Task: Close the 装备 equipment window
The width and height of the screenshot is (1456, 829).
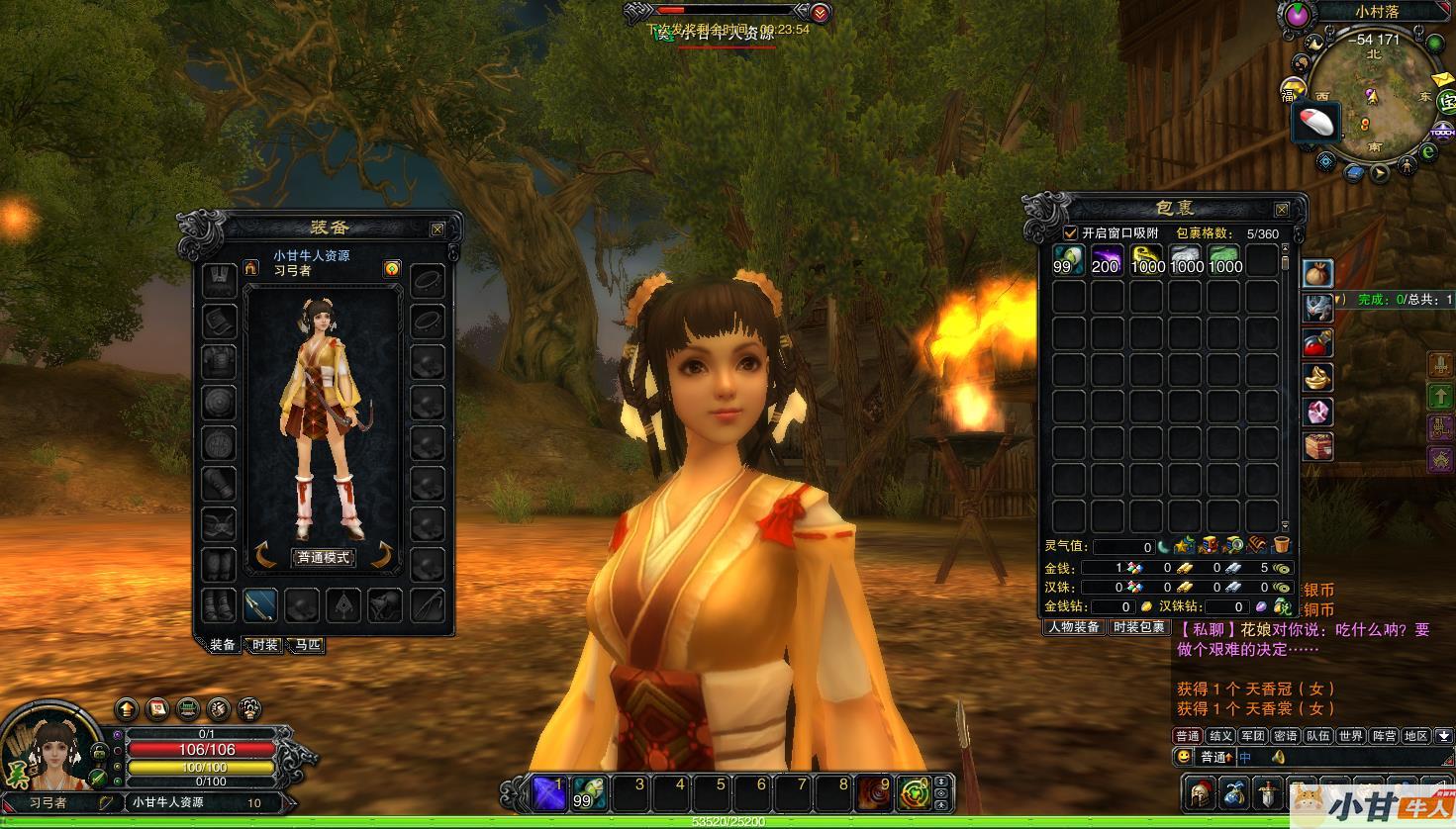Action: pos(437,230)
